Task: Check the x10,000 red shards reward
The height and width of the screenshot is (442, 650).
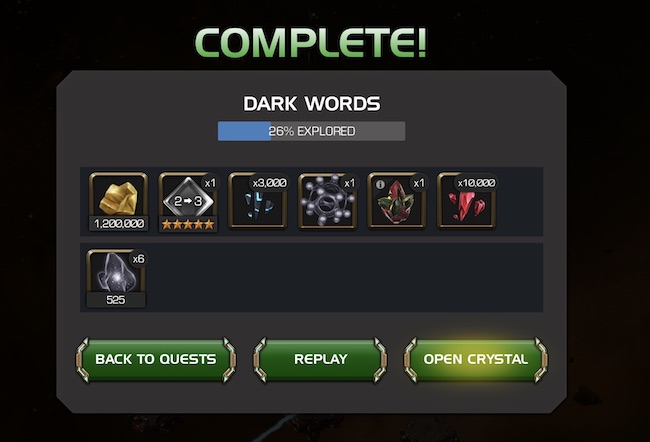Action: coord(466,198)
